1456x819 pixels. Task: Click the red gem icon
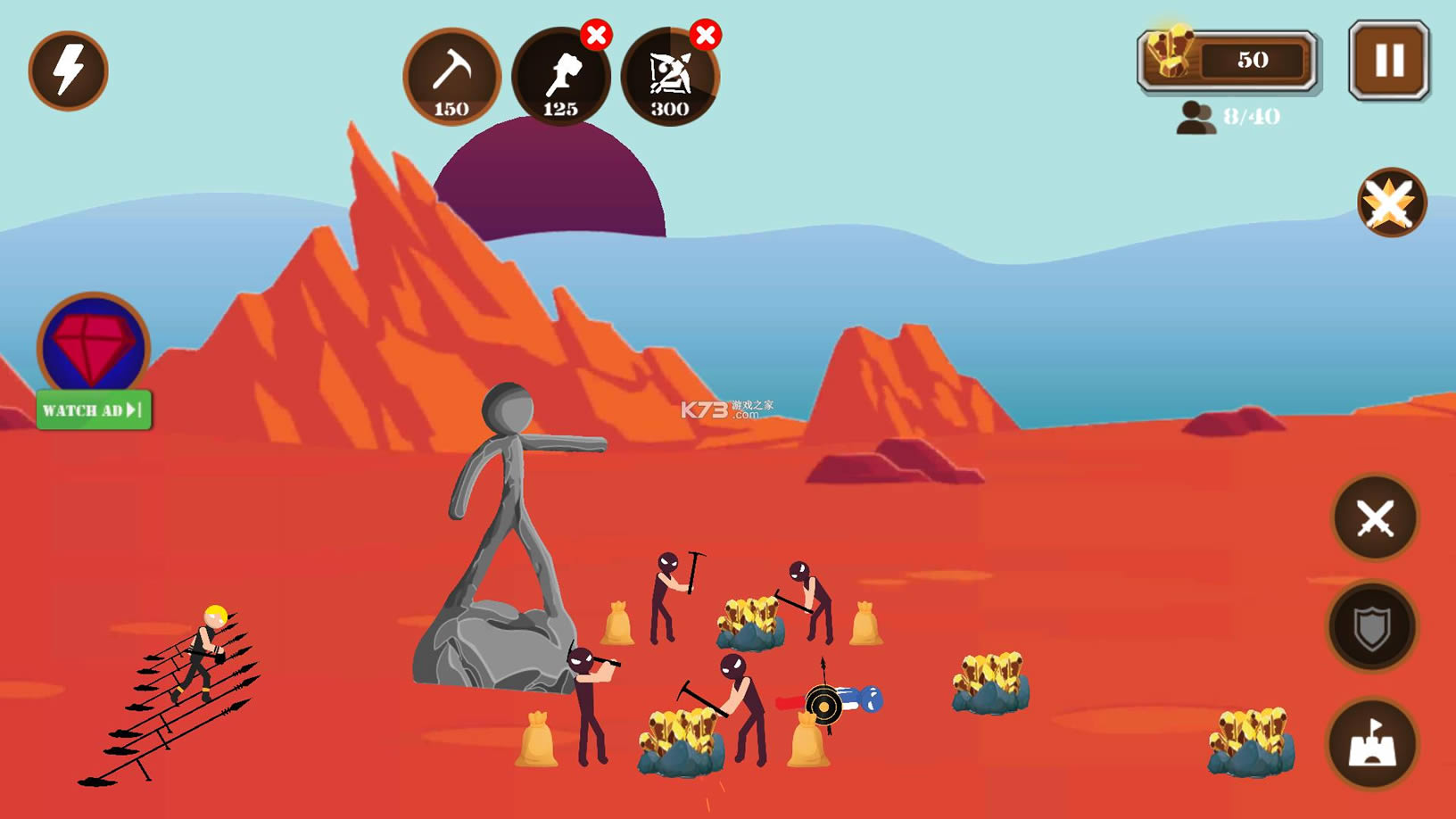[93, 344]
